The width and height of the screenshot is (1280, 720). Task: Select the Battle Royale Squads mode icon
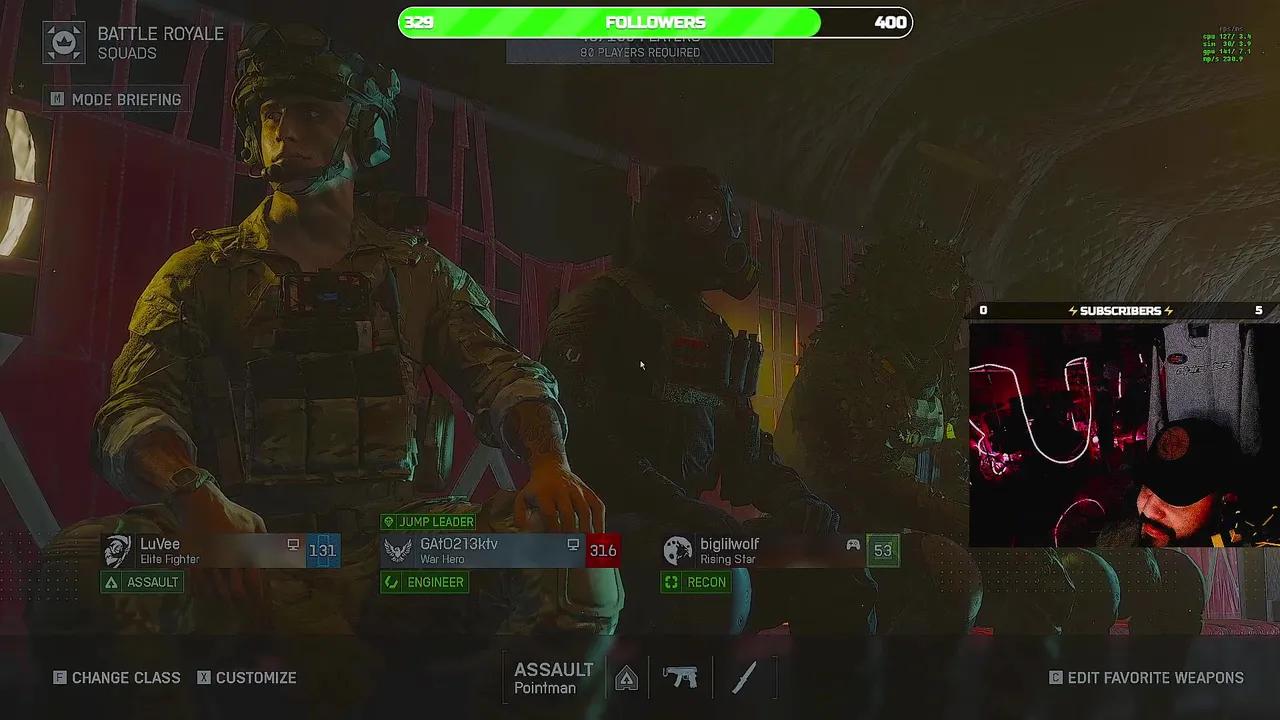click(x=64, y=42)
